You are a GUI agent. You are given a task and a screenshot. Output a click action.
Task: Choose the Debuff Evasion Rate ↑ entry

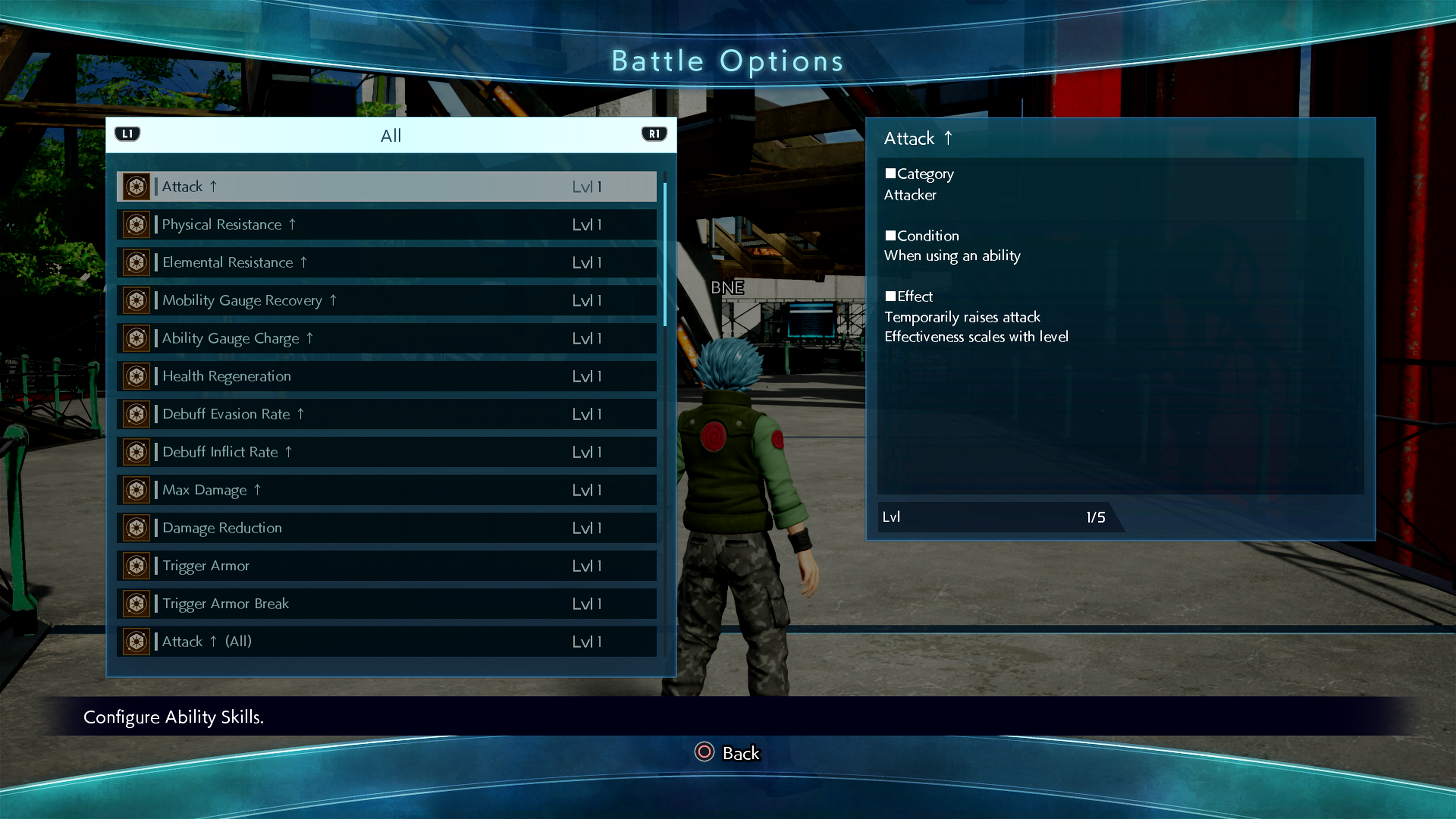tap(387, 414)
